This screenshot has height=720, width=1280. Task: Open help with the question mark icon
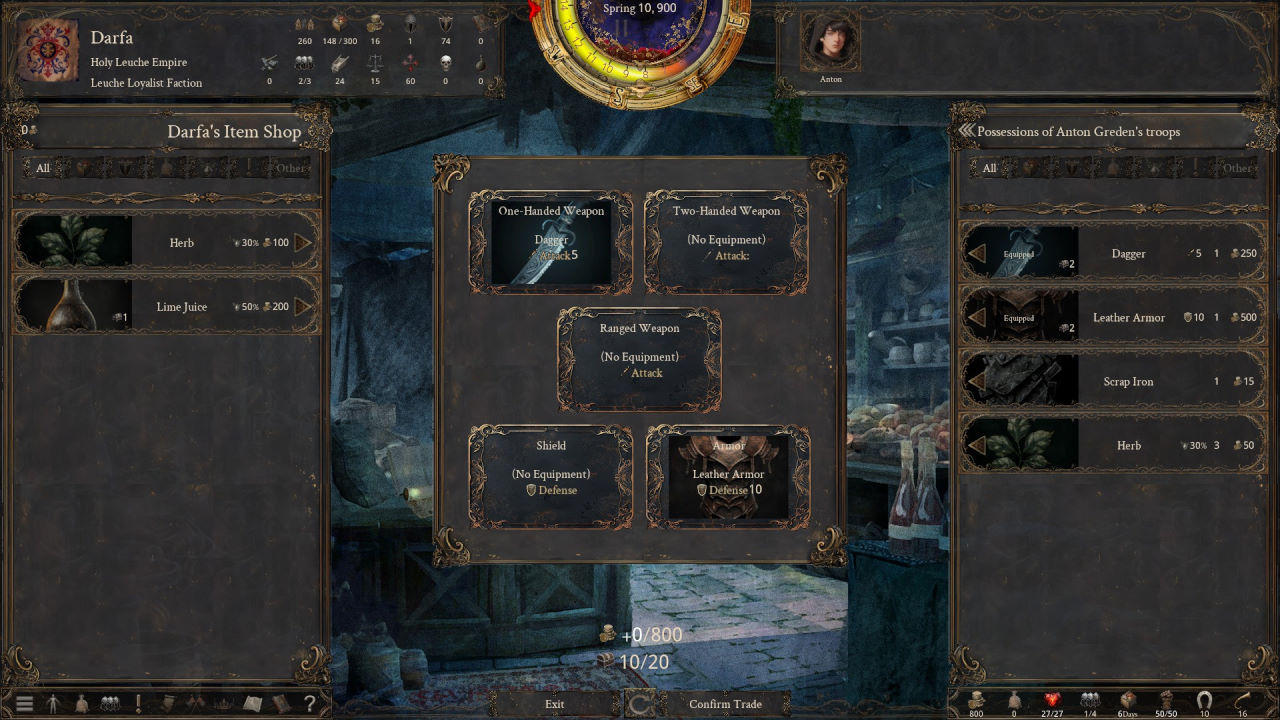coord(310,704)
